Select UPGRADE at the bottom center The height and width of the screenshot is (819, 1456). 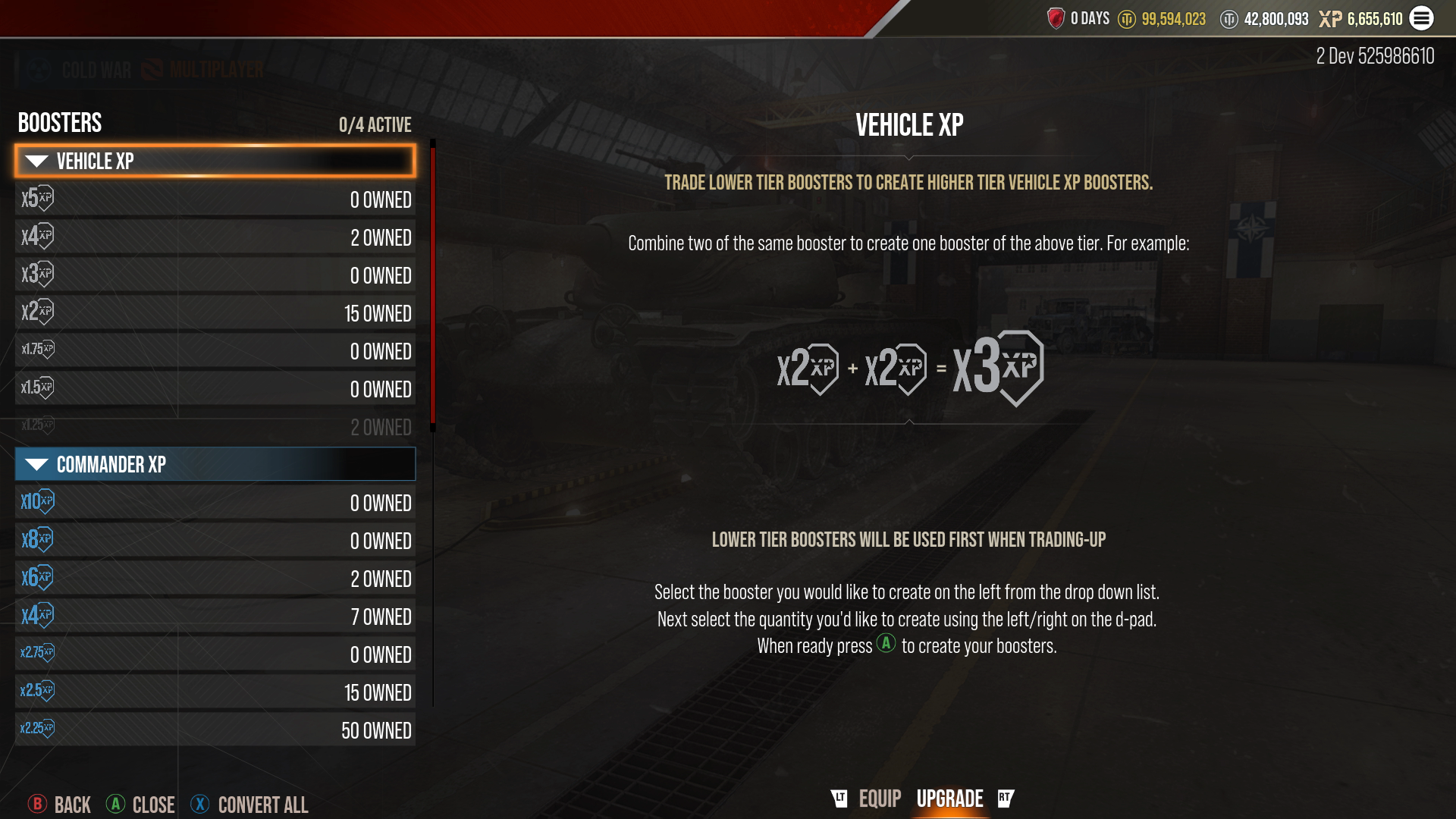pos(949,798)
